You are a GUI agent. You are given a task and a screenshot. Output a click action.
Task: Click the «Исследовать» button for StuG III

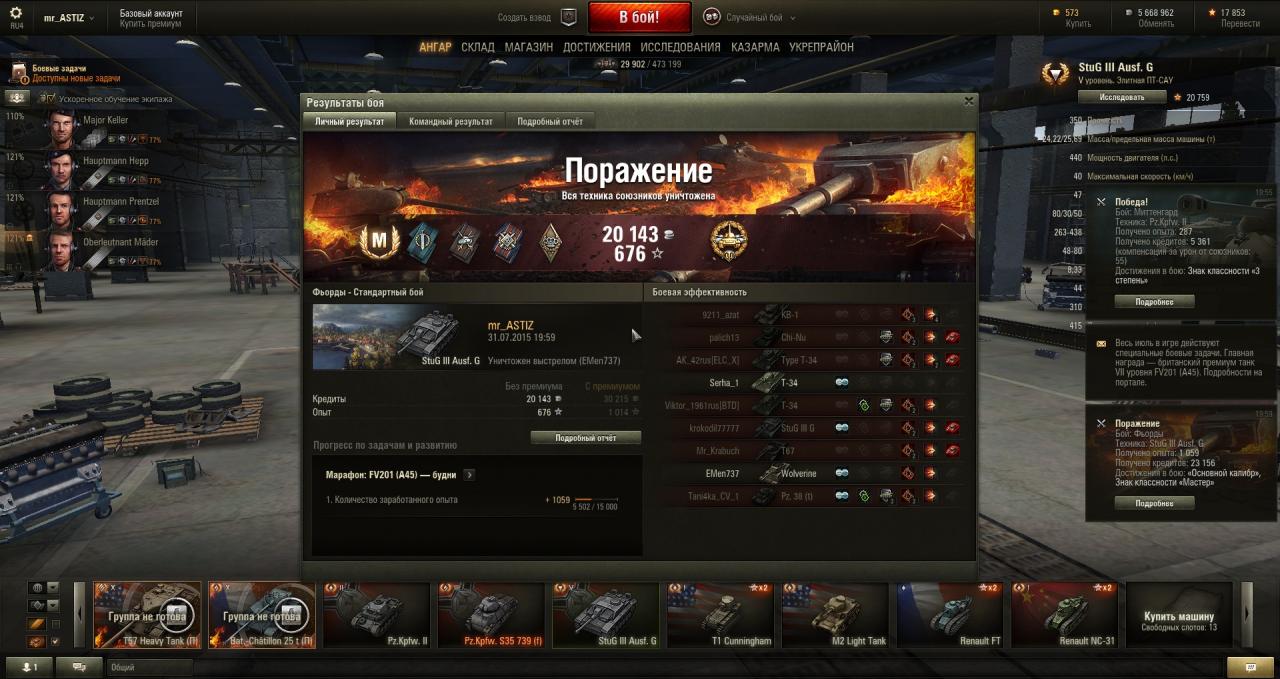click(x=1122, y=97)
